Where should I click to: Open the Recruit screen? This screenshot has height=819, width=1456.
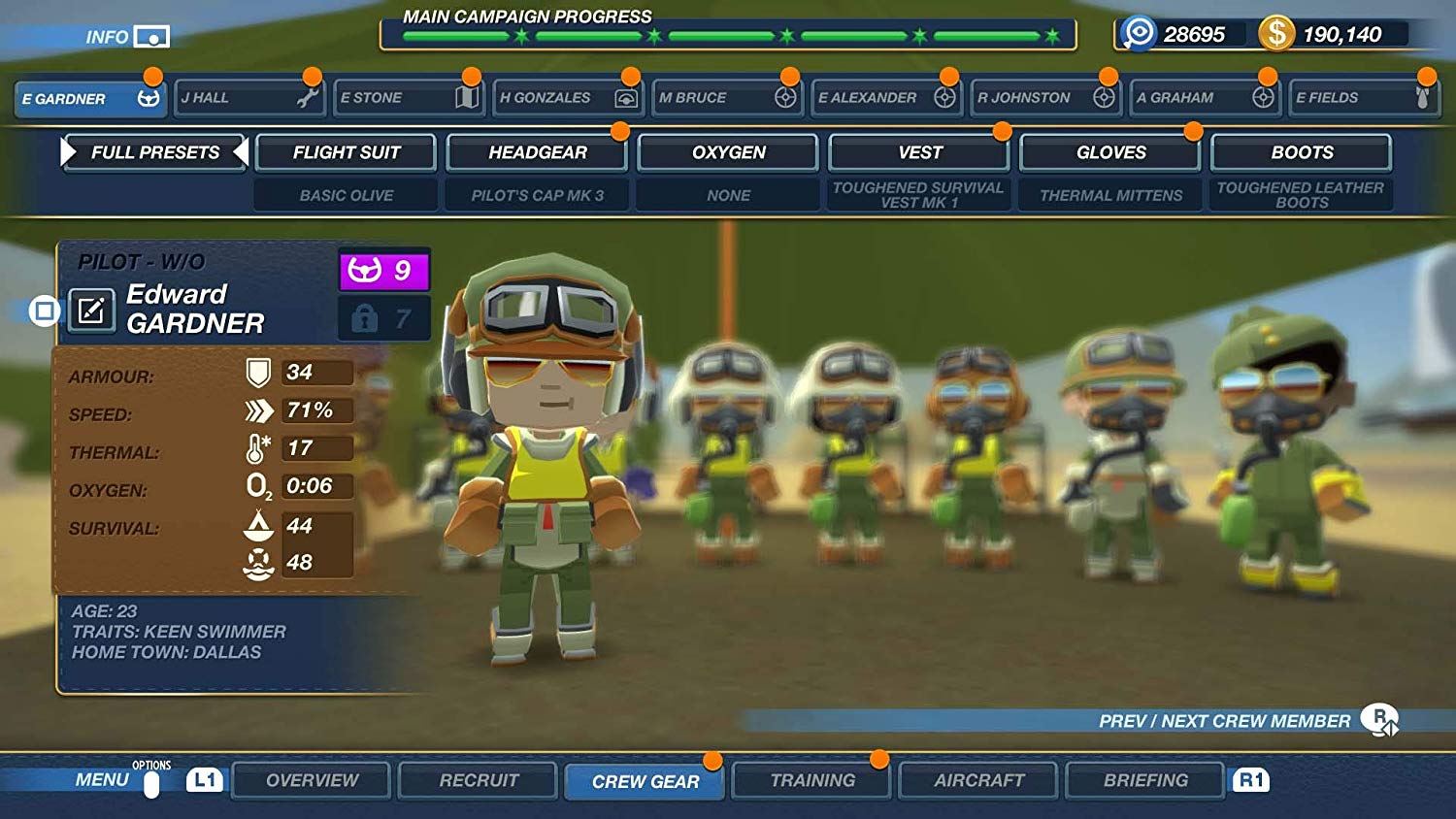point(477,779)
